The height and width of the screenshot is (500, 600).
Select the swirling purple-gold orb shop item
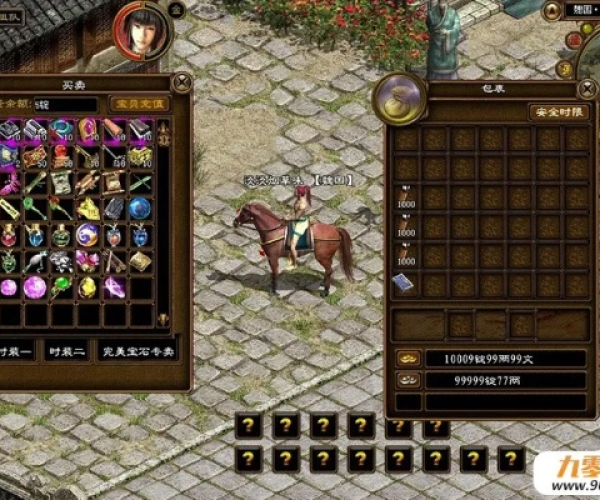coord(88,236)
